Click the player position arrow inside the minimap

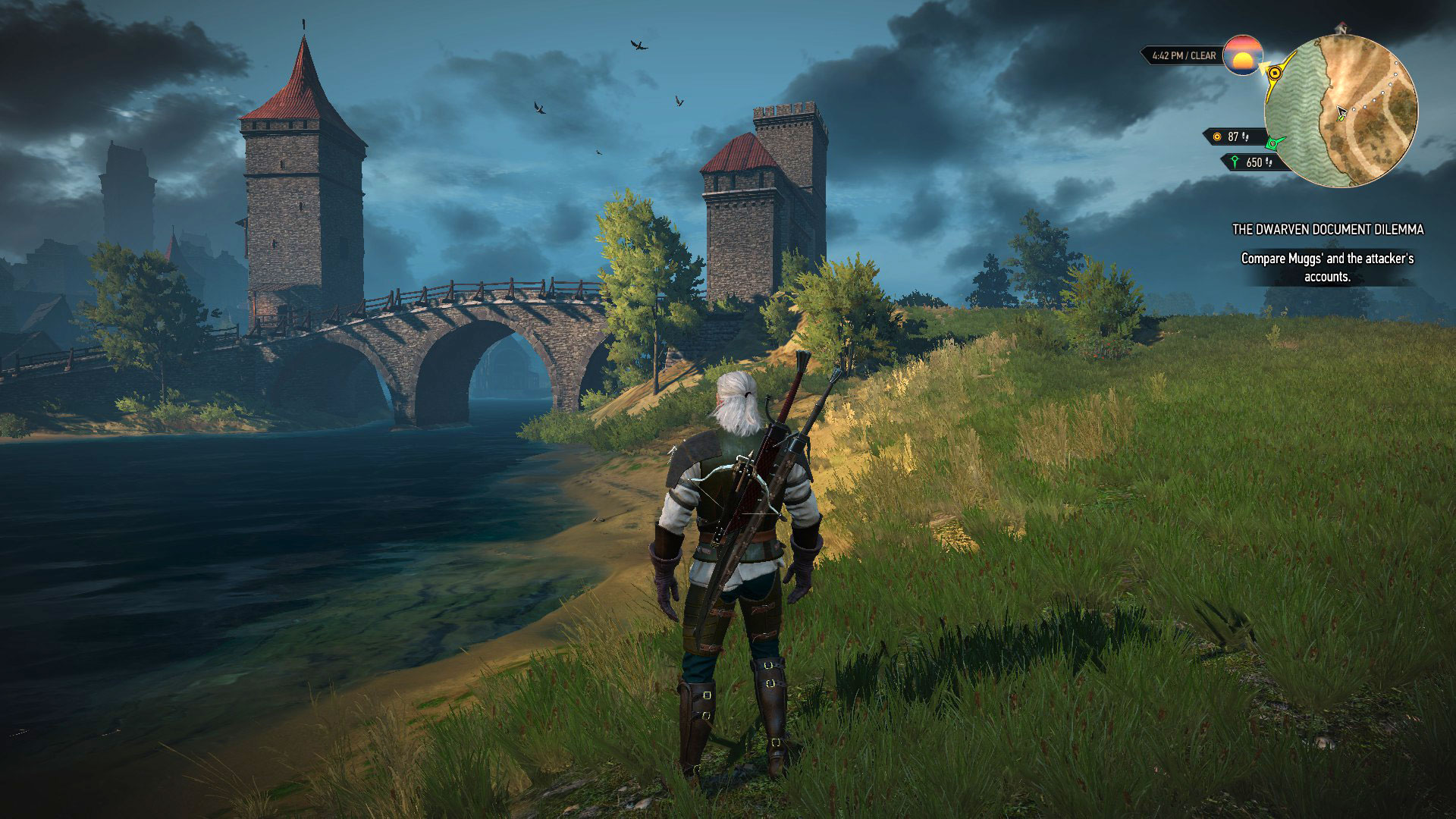1342,112
